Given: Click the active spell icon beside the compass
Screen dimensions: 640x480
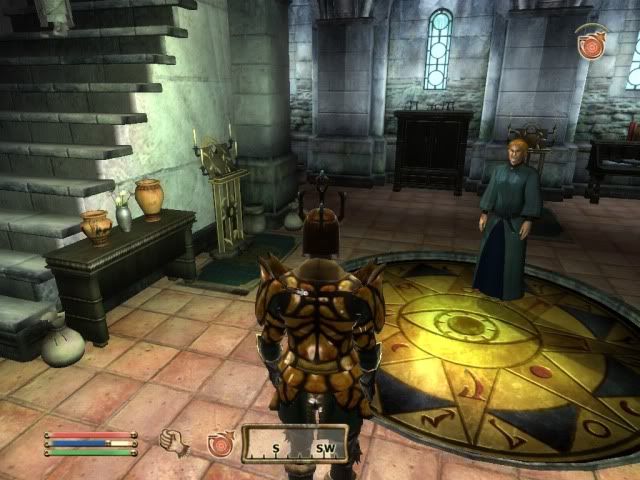Looking at the screenshot, I should click(x=220, y=443).
